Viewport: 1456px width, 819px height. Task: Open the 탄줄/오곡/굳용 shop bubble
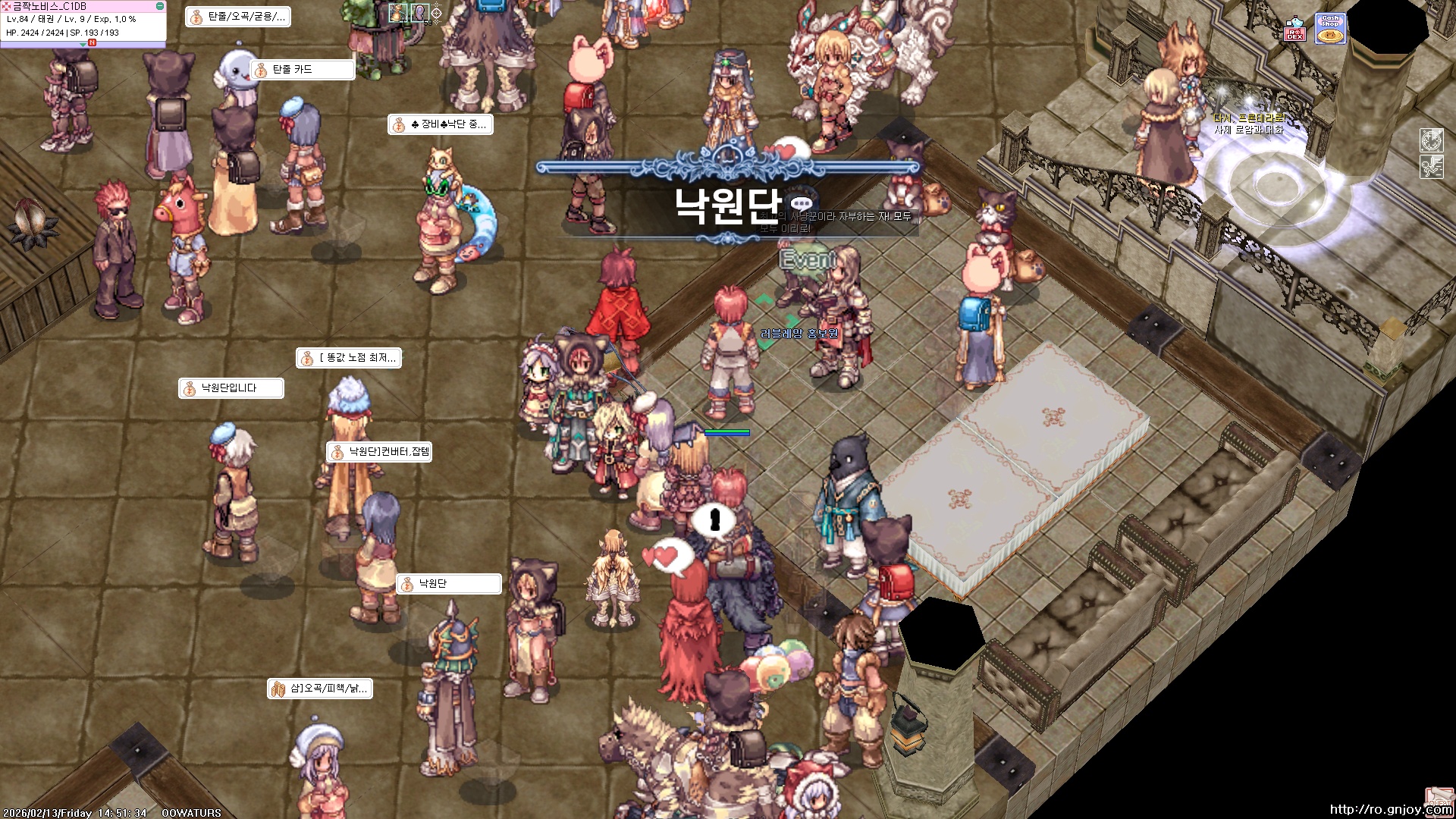tap(239, 17)
